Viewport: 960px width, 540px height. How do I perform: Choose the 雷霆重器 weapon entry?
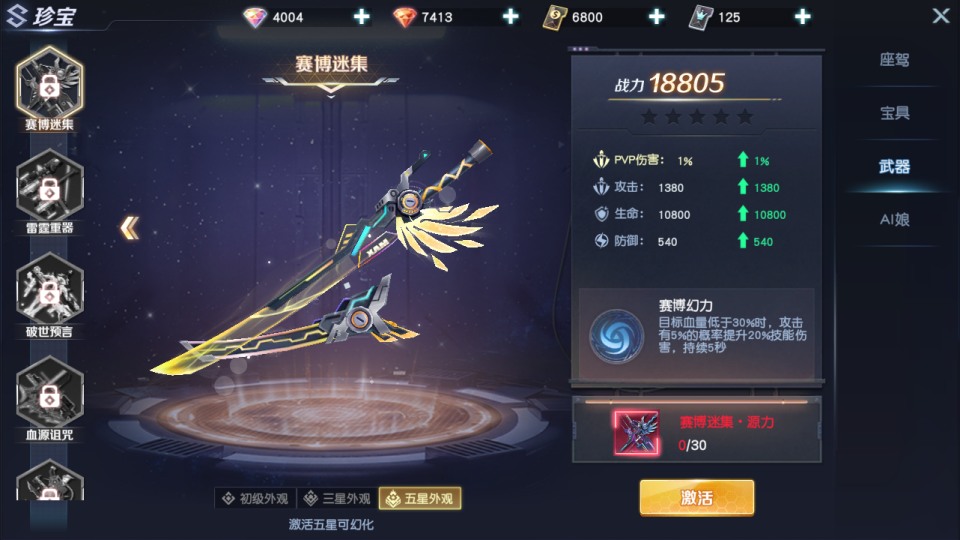point(49,188)
